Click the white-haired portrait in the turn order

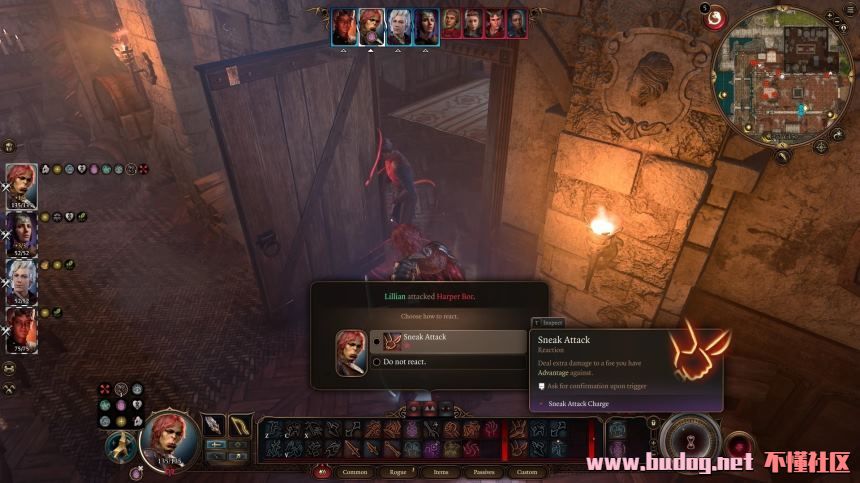(x=399, y=25)
